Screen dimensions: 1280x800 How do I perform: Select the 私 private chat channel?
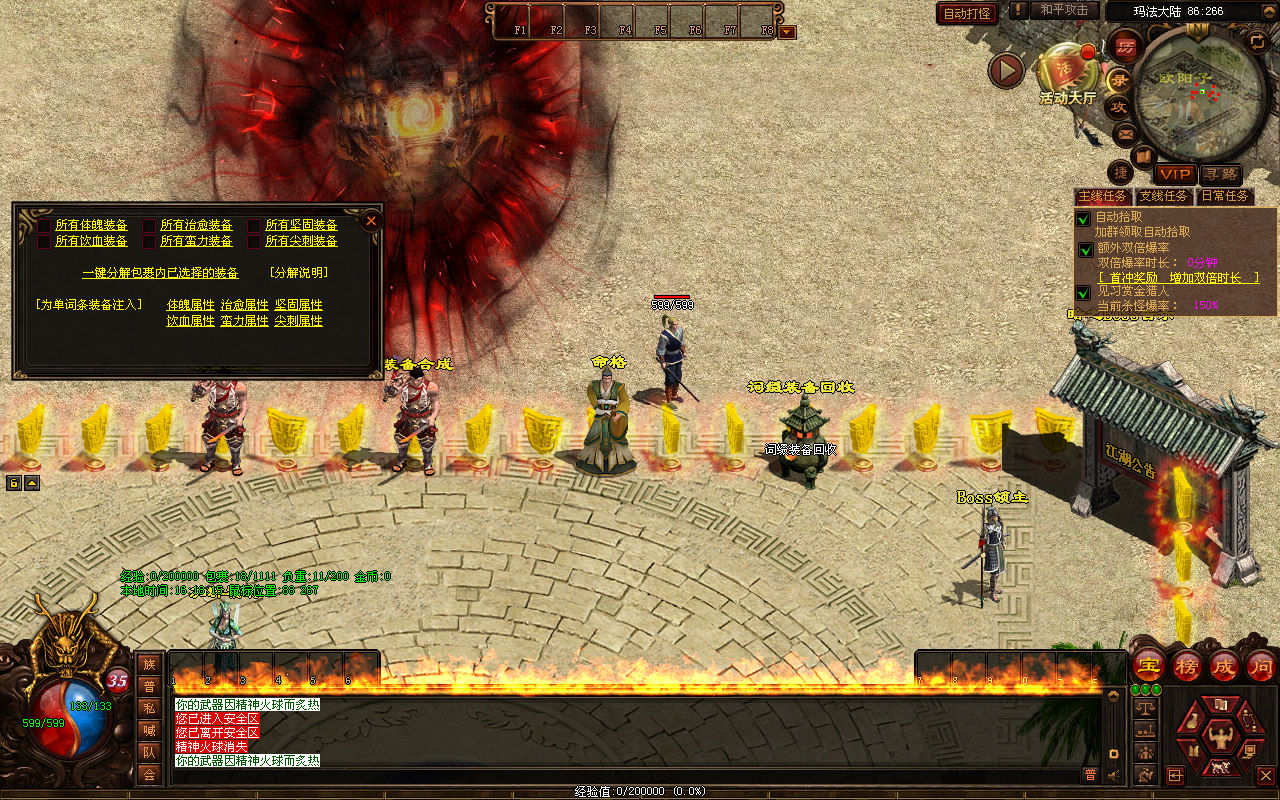click(149, 708)
